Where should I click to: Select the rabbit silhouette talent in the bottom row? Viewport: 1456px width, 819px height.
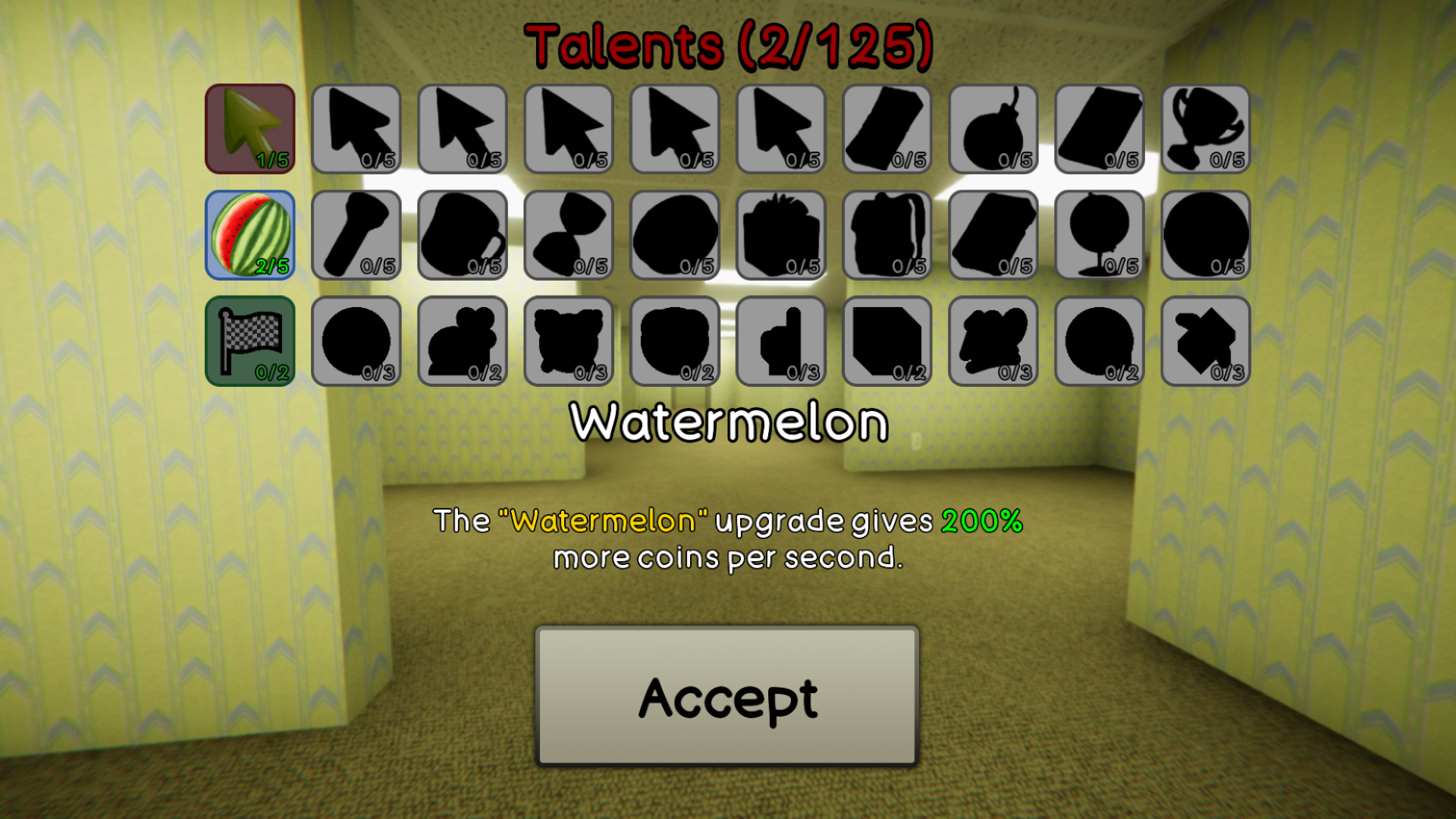[x=462, y=340]
